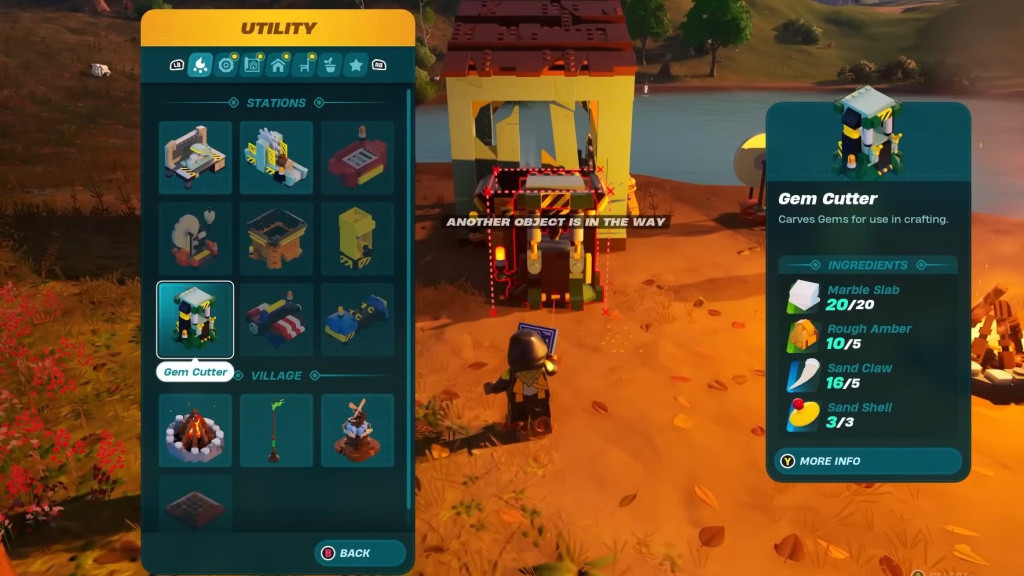Select the Spinning Wheel station tile
This screenshot has width=1024, height=576.
tap(195, 239)
